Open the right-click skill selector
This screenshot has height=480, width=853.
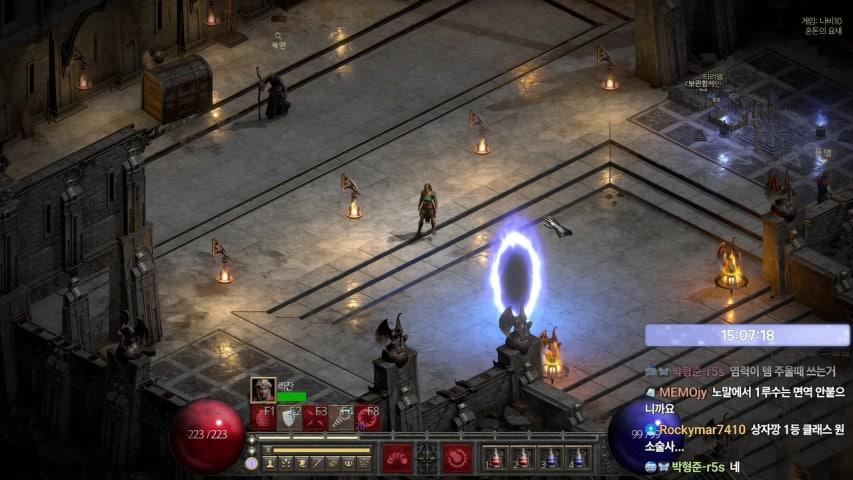tap(459, 457)
